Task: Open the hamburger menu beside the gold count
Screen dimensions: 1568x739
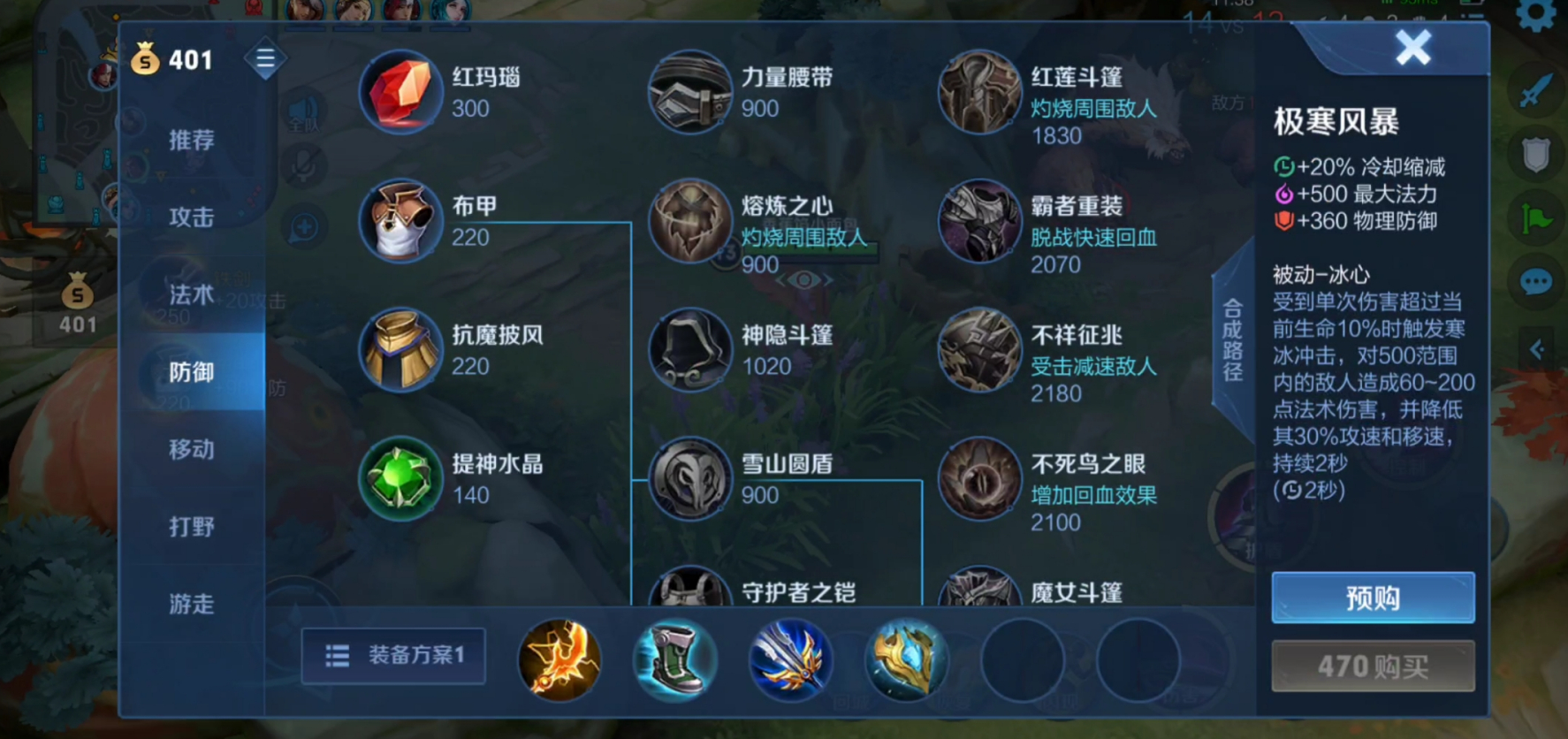Action: (x=265, y=58)
